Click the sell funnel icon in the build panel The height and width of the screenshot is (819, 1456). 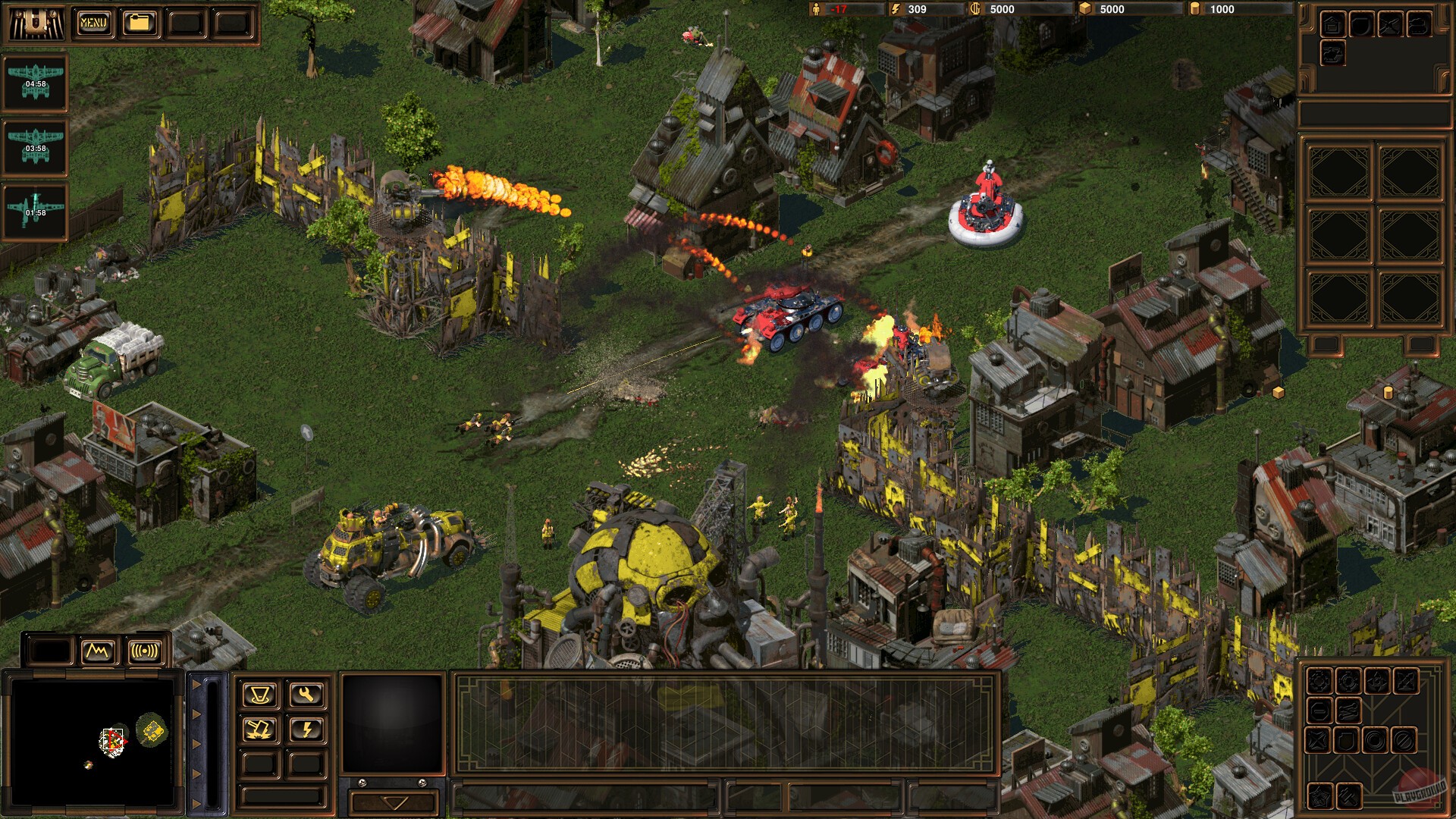tap(260, 695)
